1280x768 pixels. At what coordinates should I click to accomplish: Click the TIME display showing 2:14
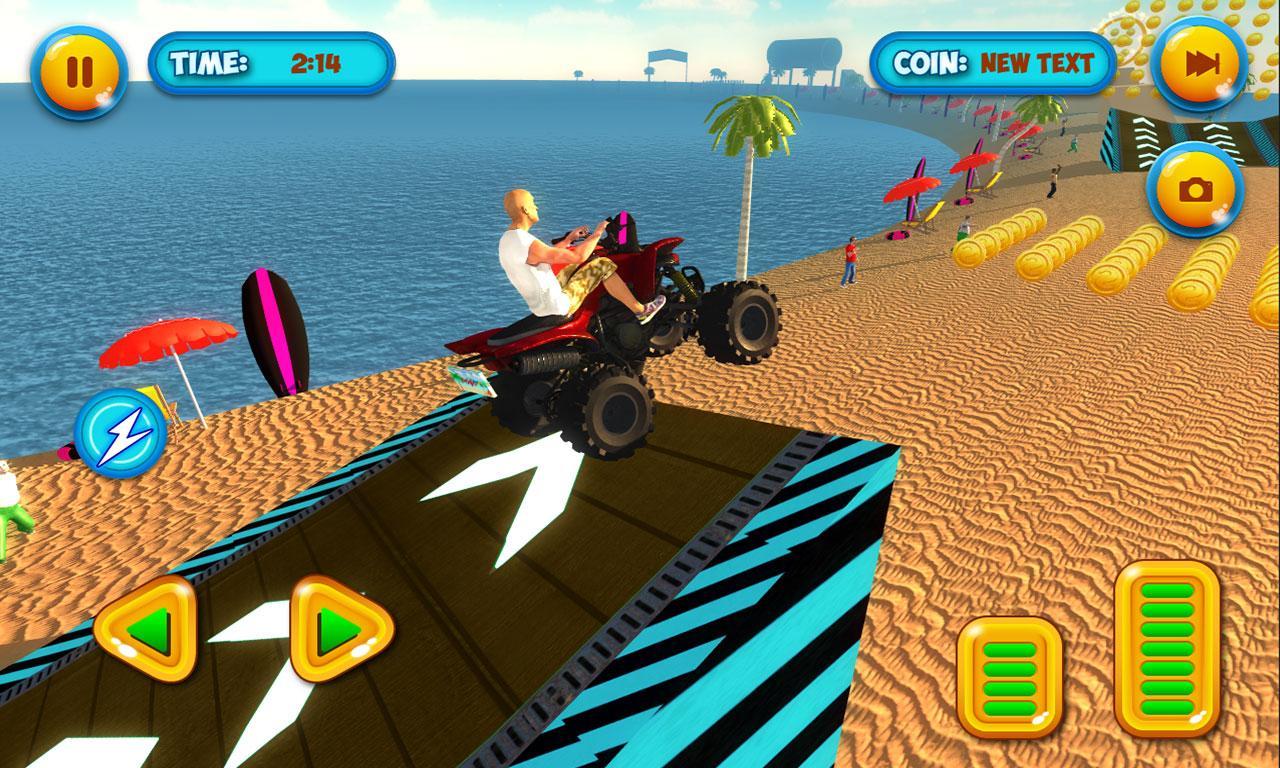click(270, 61)
